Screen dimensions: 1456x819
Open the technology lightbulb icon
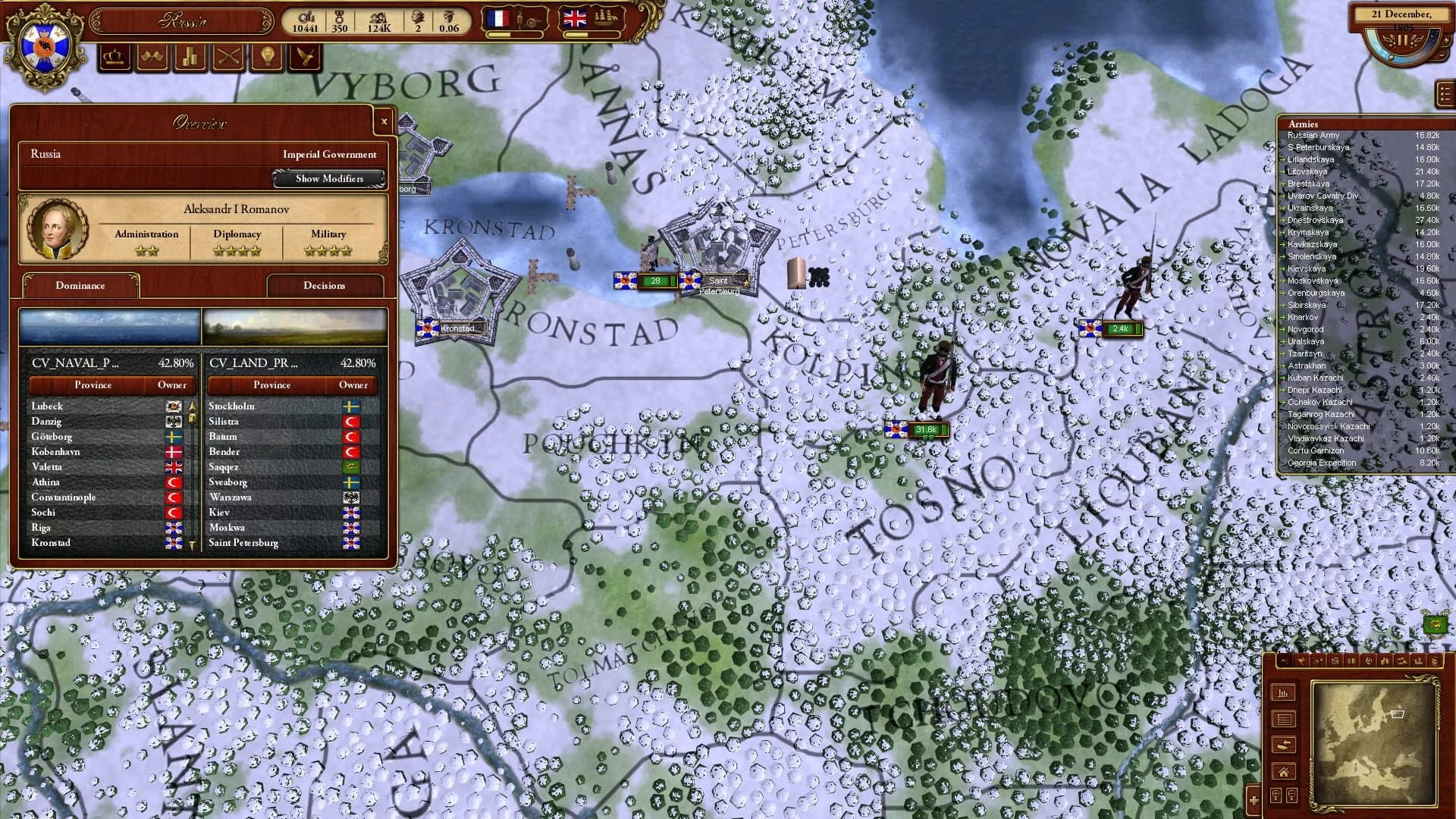(x=267, y=57)
